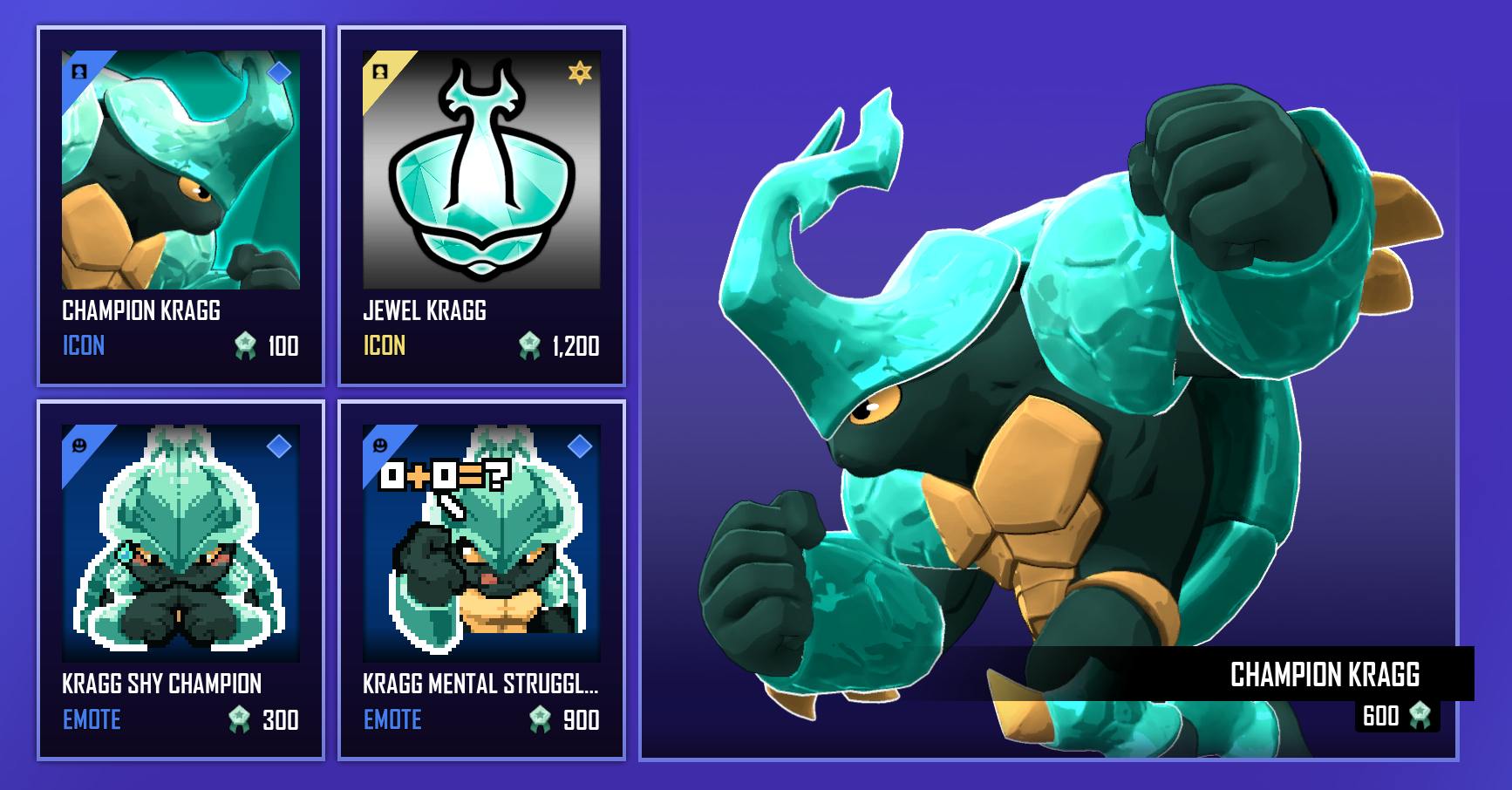
Task: Click the gold badge corner of the Jewel Kragg card
Action: [x=379, y=72]
